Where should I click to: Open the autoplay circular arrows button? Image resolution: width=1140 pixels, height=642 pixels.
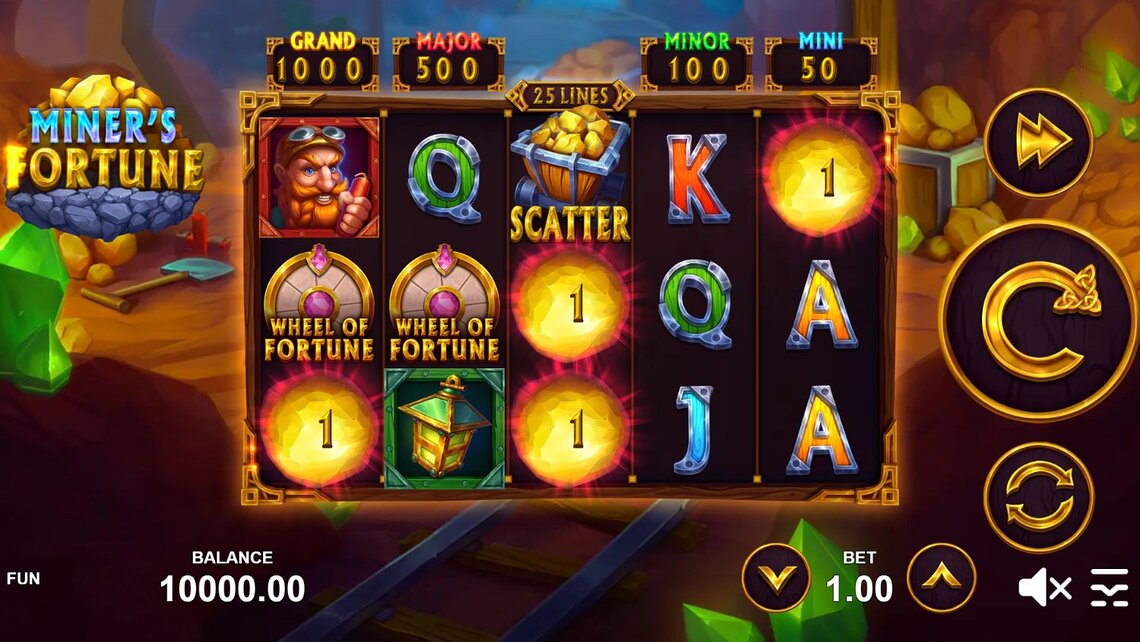1038,497
